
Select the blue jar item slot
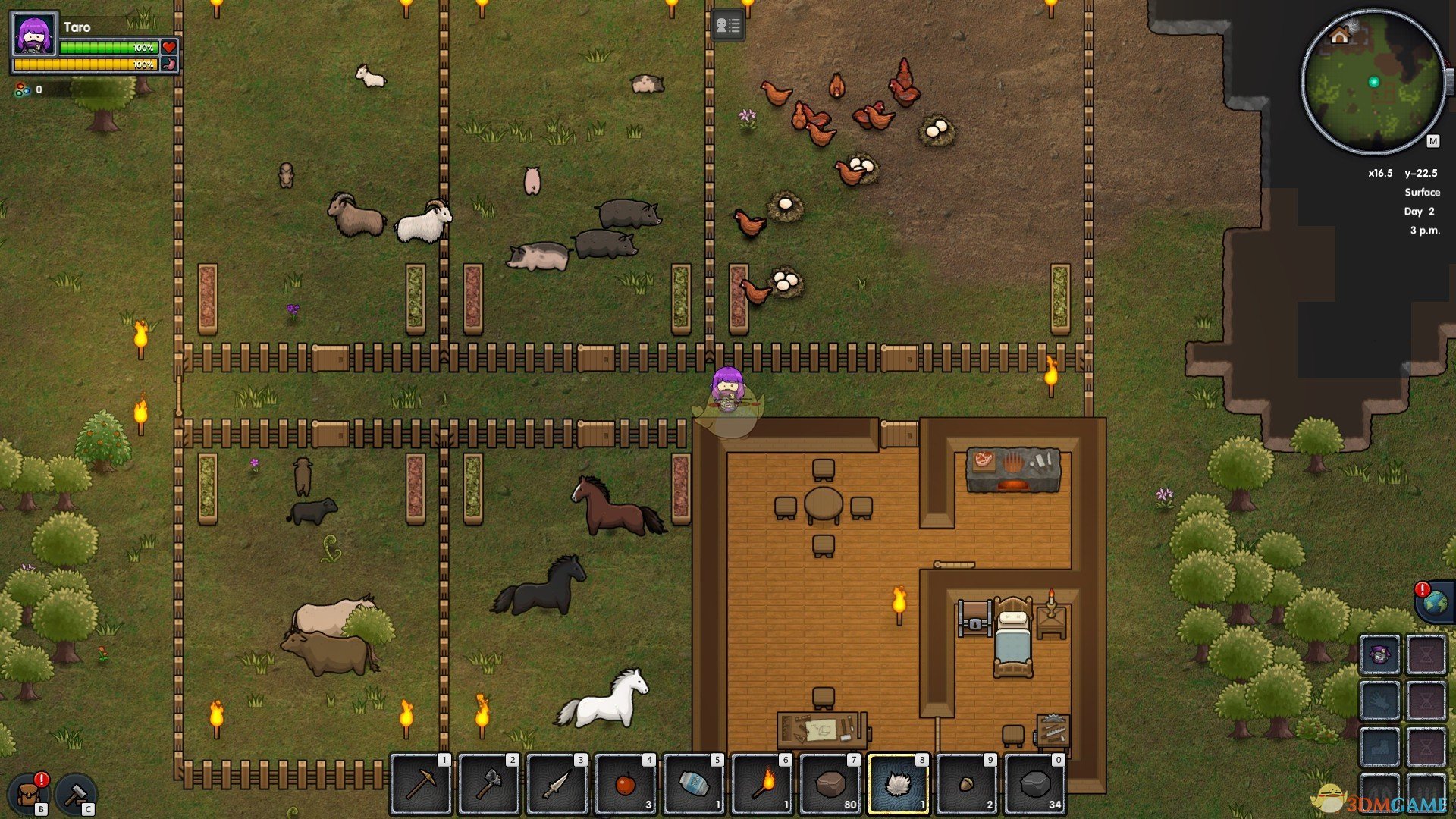coord(694,784)
